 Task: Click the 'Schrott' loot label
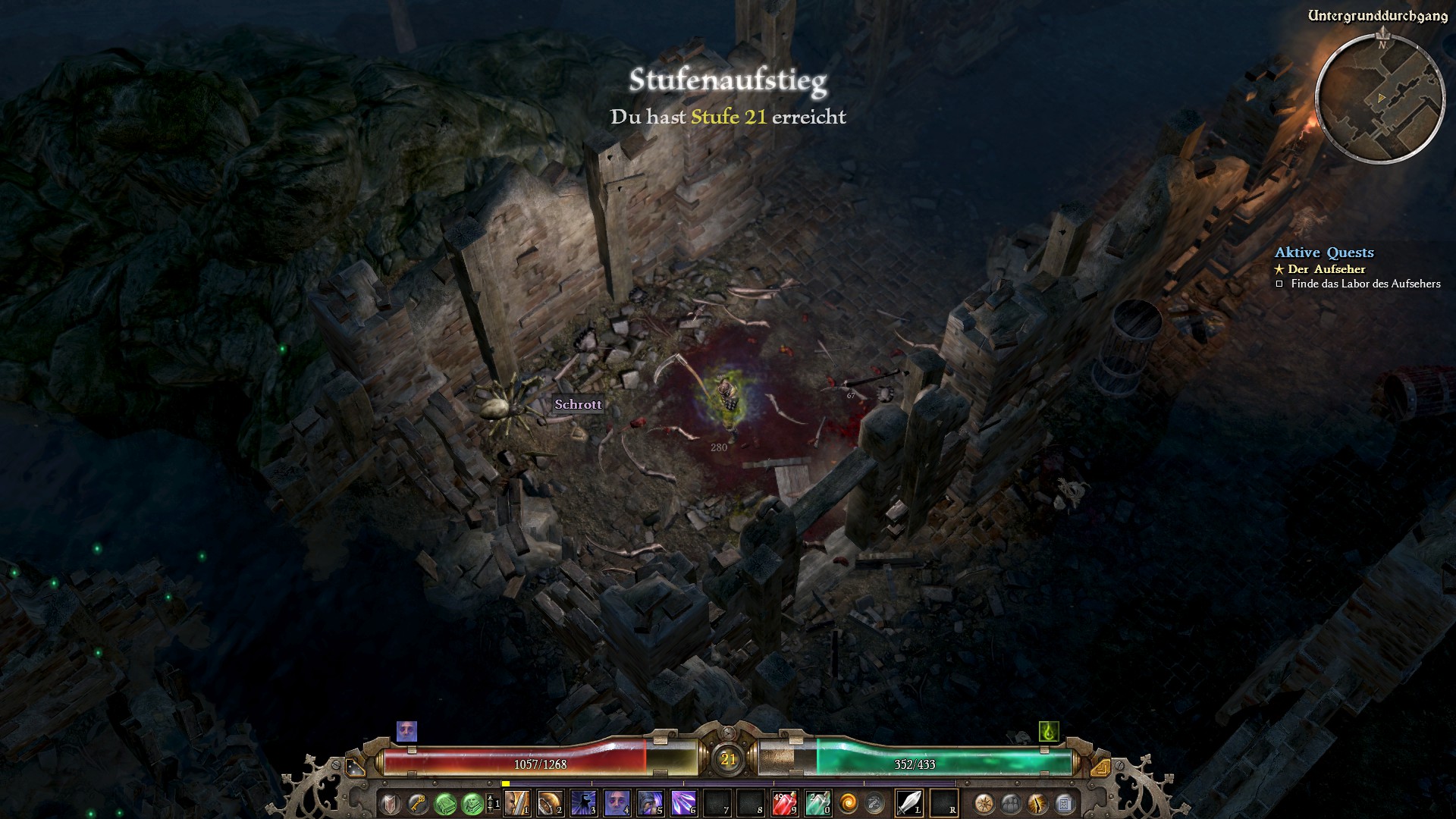click(x=578, y=404)
